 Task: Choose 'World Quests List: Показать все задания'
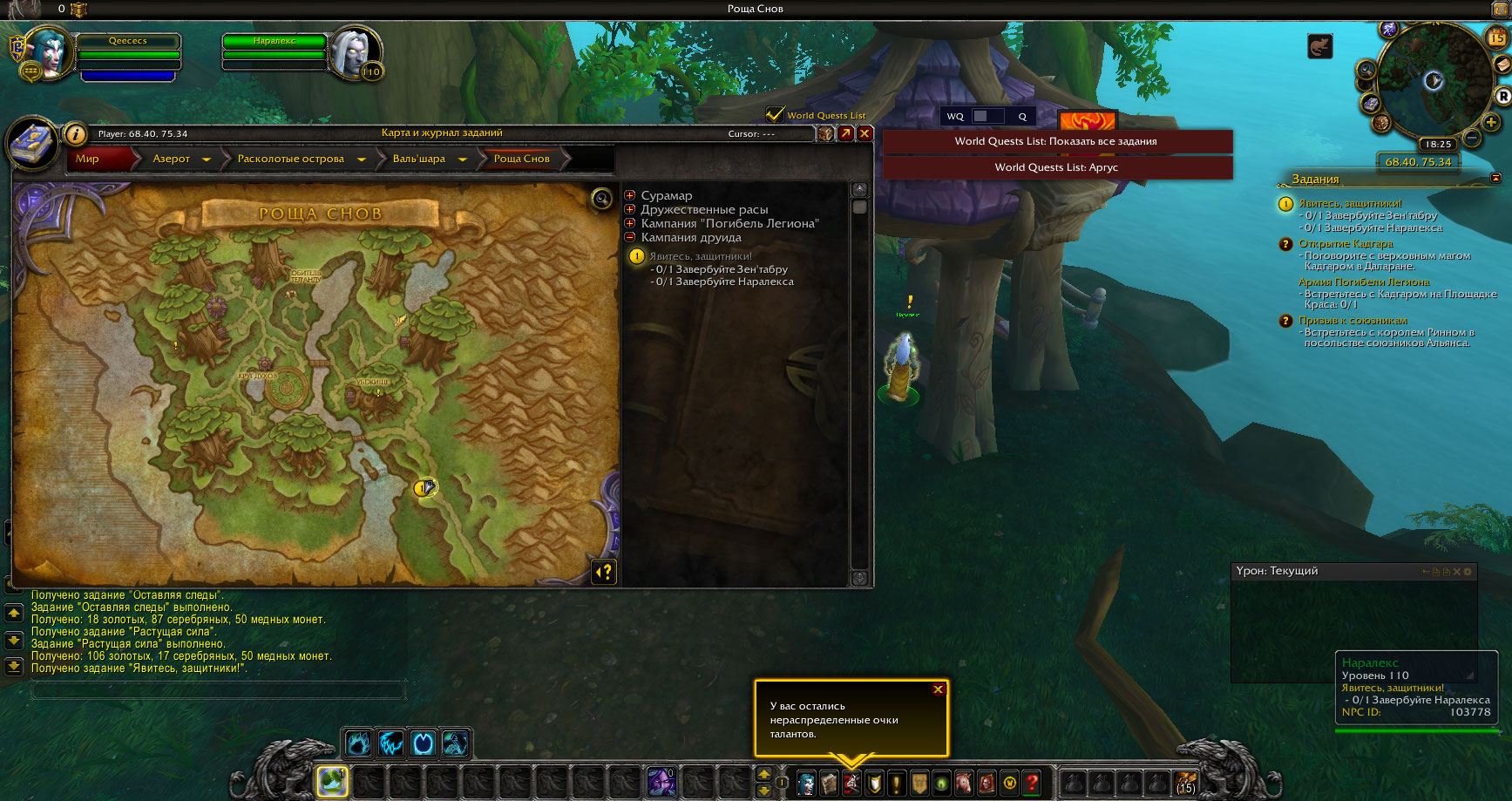click(1056, 141)
